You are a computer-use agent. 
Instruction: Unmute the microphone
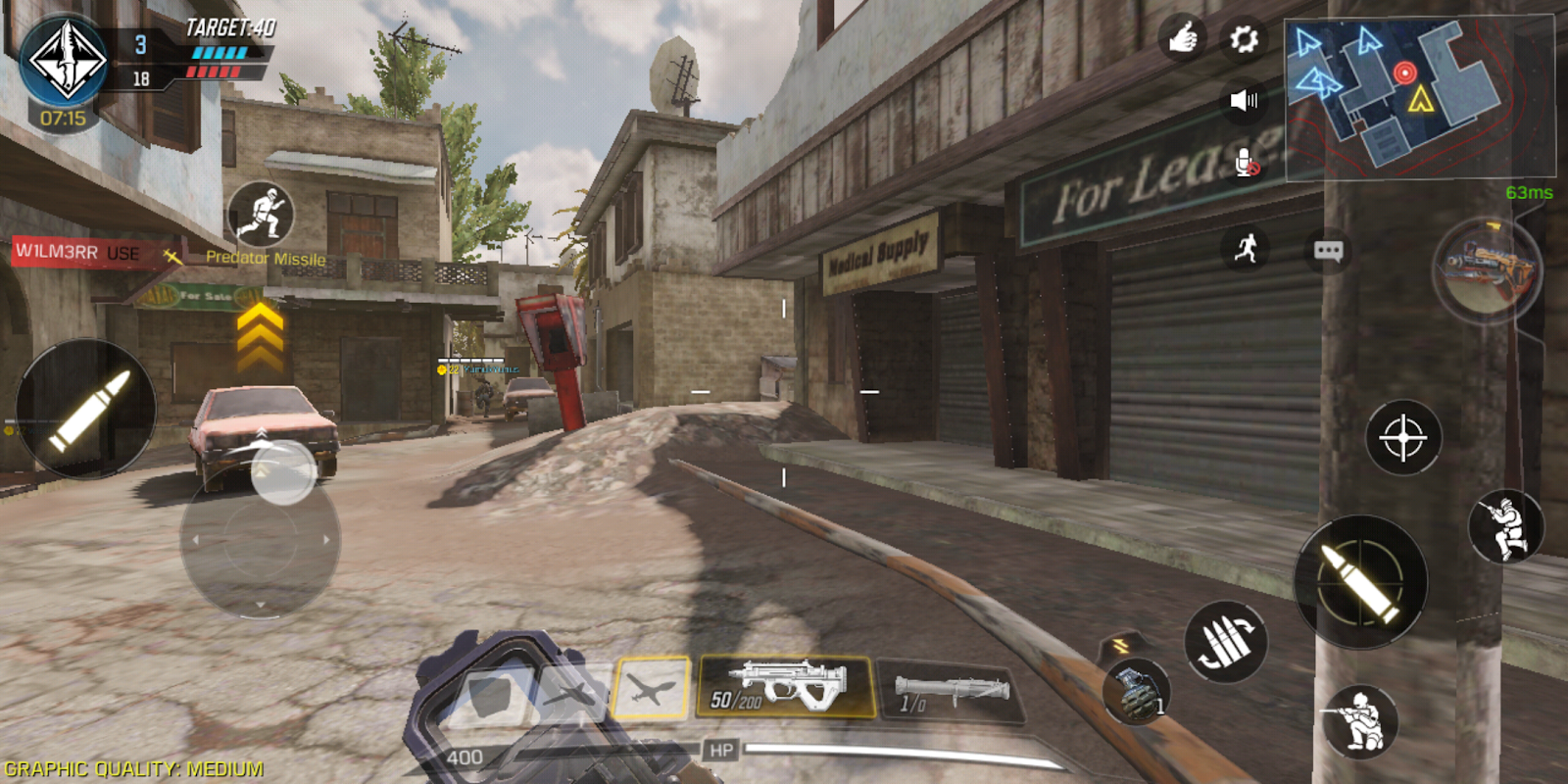point(1243,160)
